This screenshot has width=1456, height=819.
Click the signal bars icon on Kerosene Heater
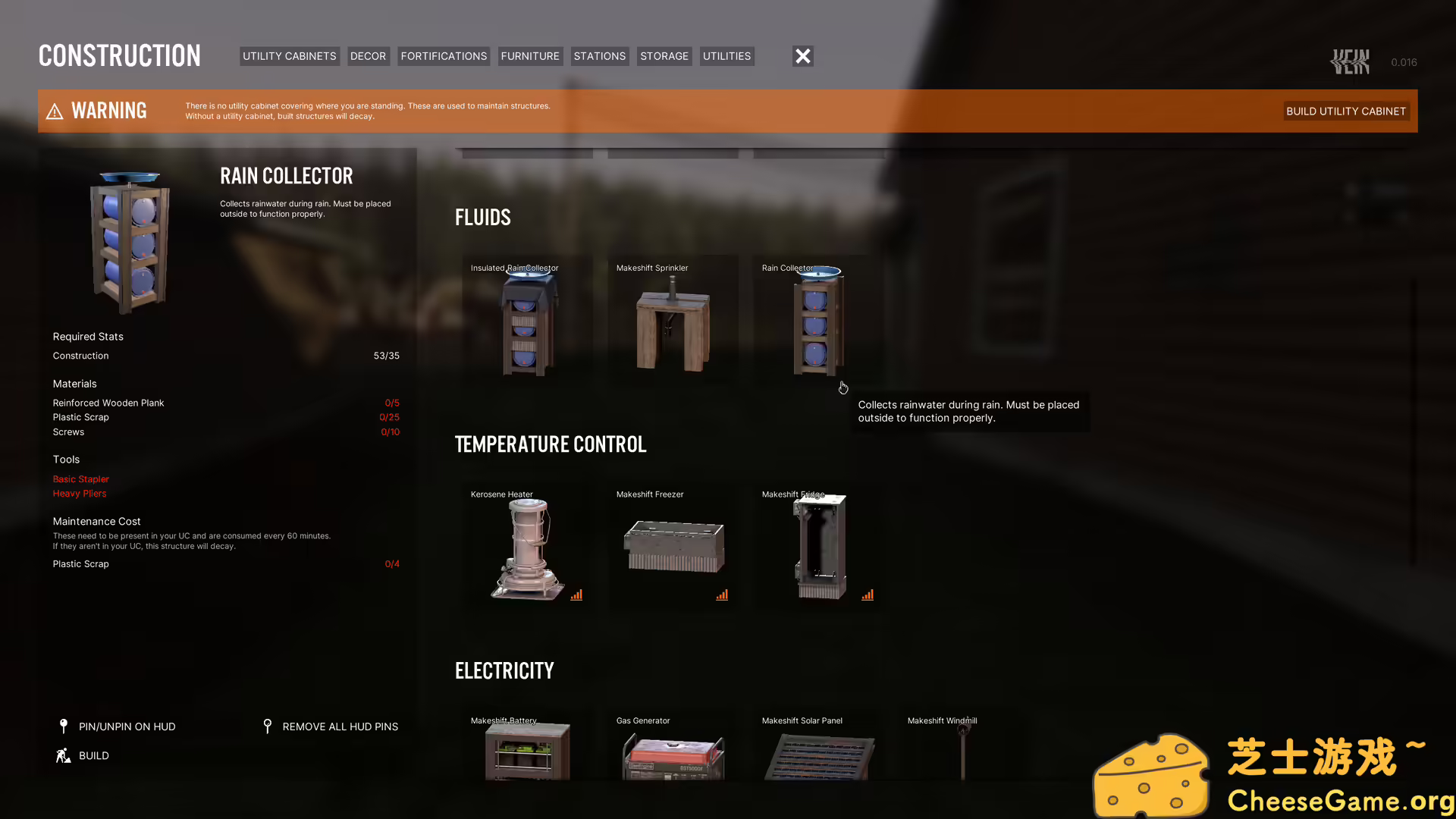pos(576,595)
